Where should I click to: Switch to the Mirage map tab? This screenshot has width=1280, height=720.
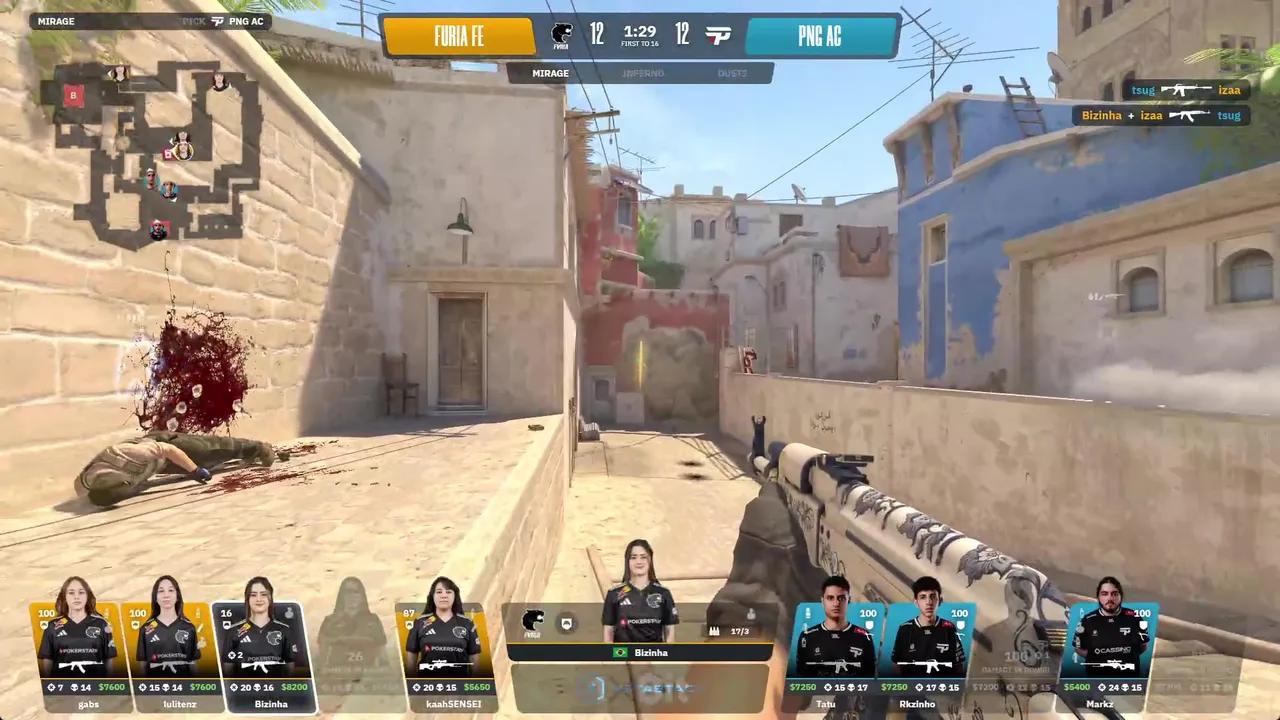point(550,73)
